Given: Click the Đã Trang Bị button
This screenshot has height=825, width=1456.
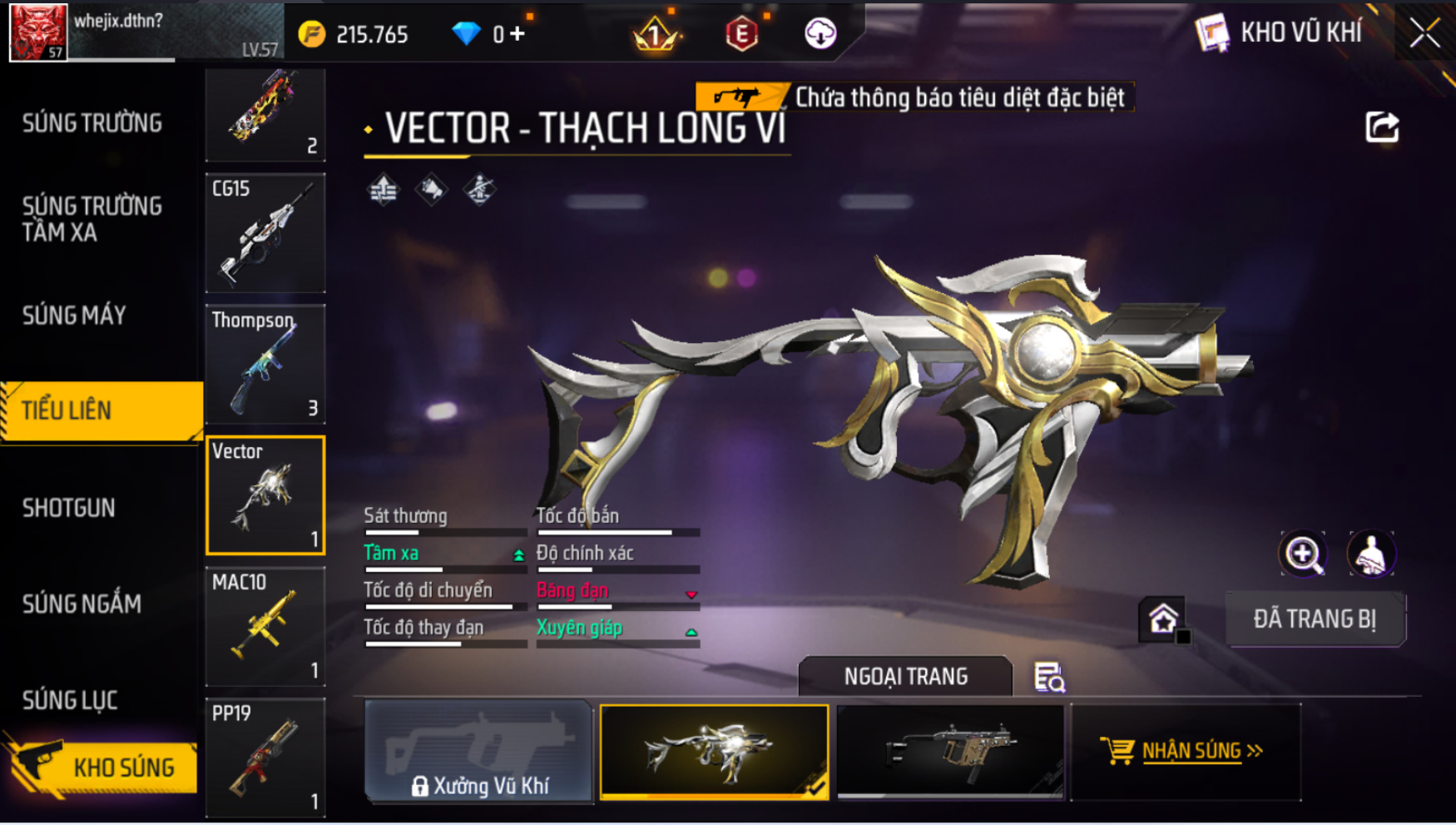Looking at the screenshot, I should click(1315, 619).
